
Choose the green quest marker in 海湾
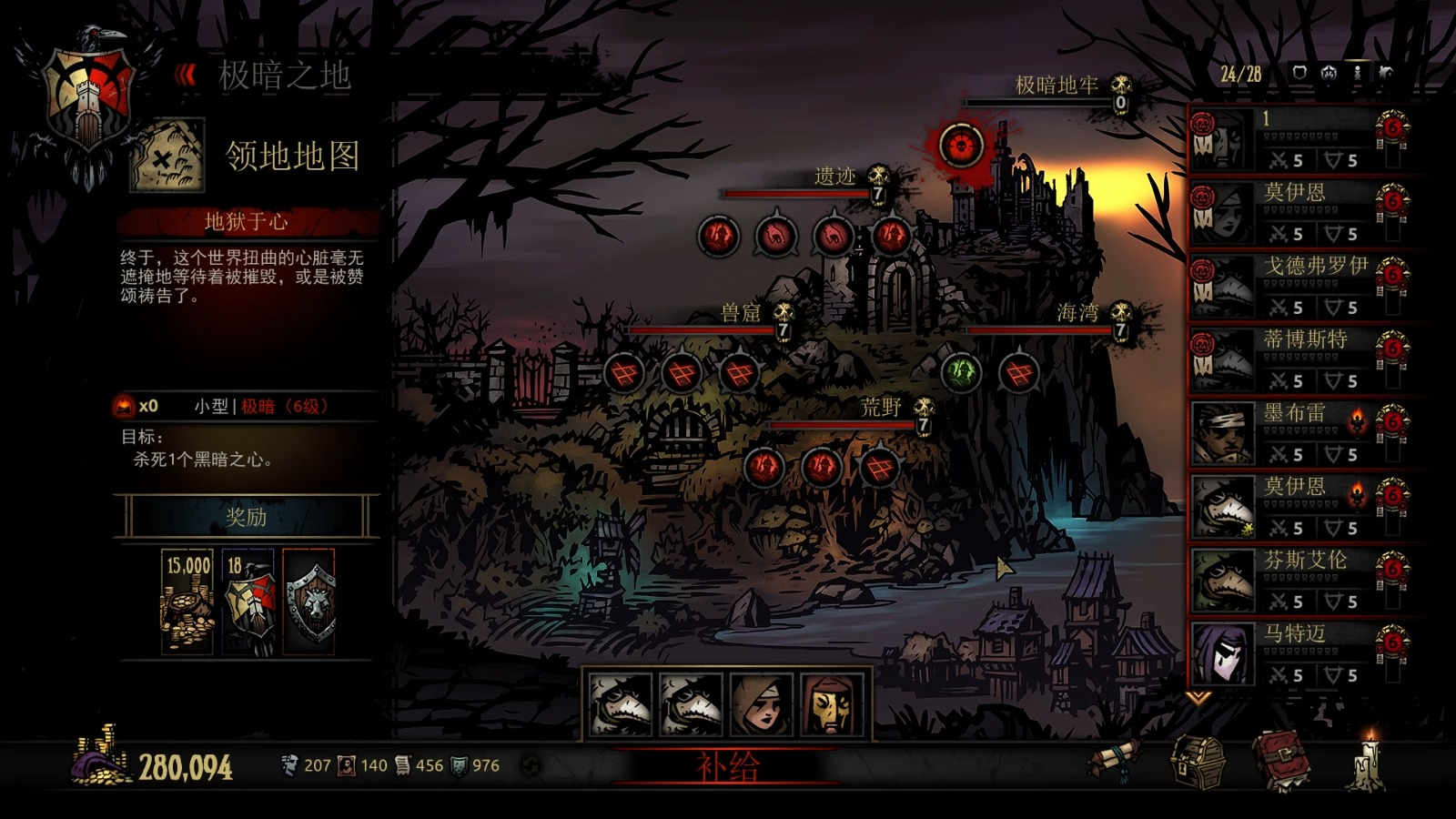tap(961, 371)
